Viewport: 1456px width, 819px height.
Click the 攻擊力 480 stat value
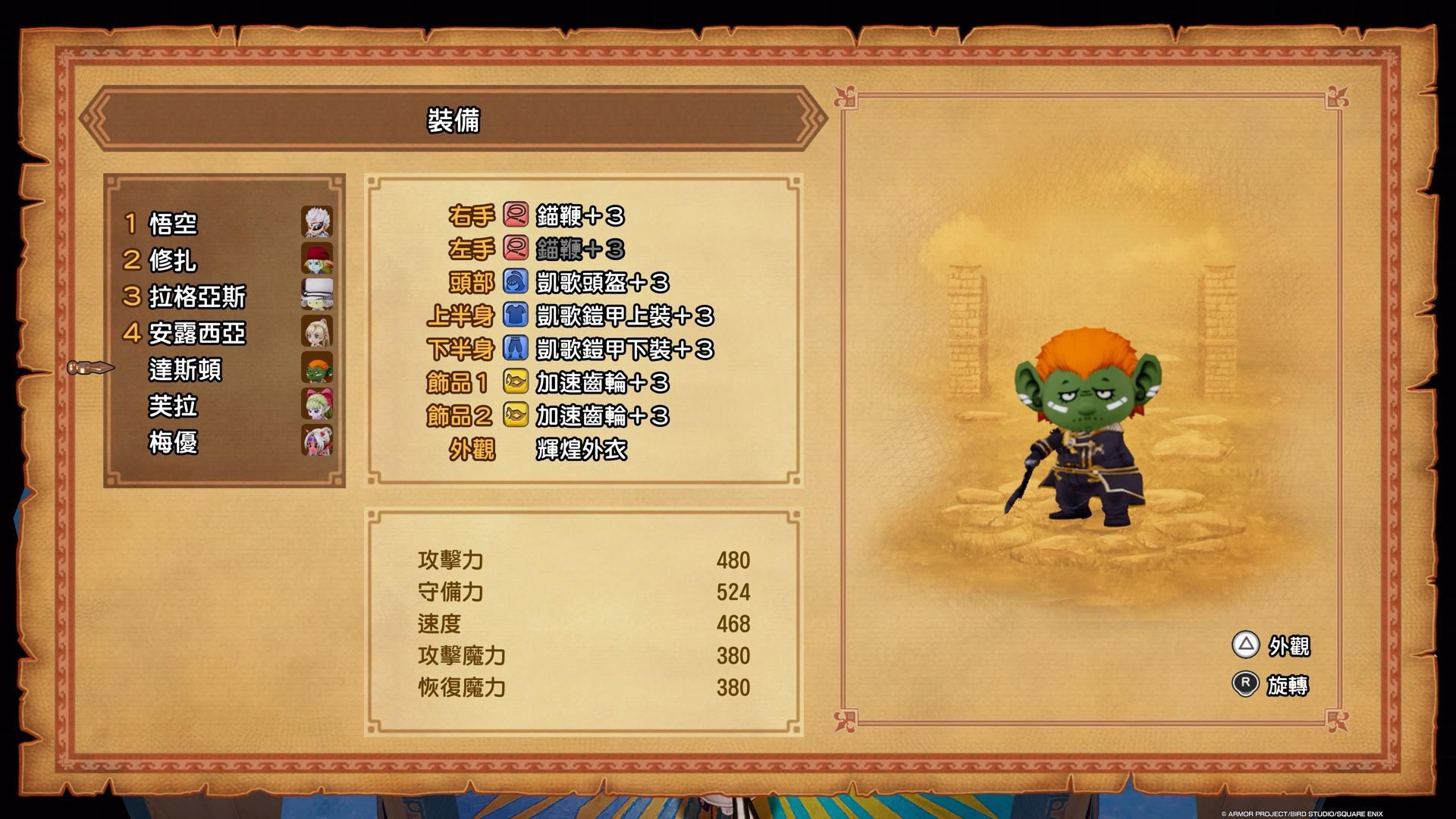(732, 560)
